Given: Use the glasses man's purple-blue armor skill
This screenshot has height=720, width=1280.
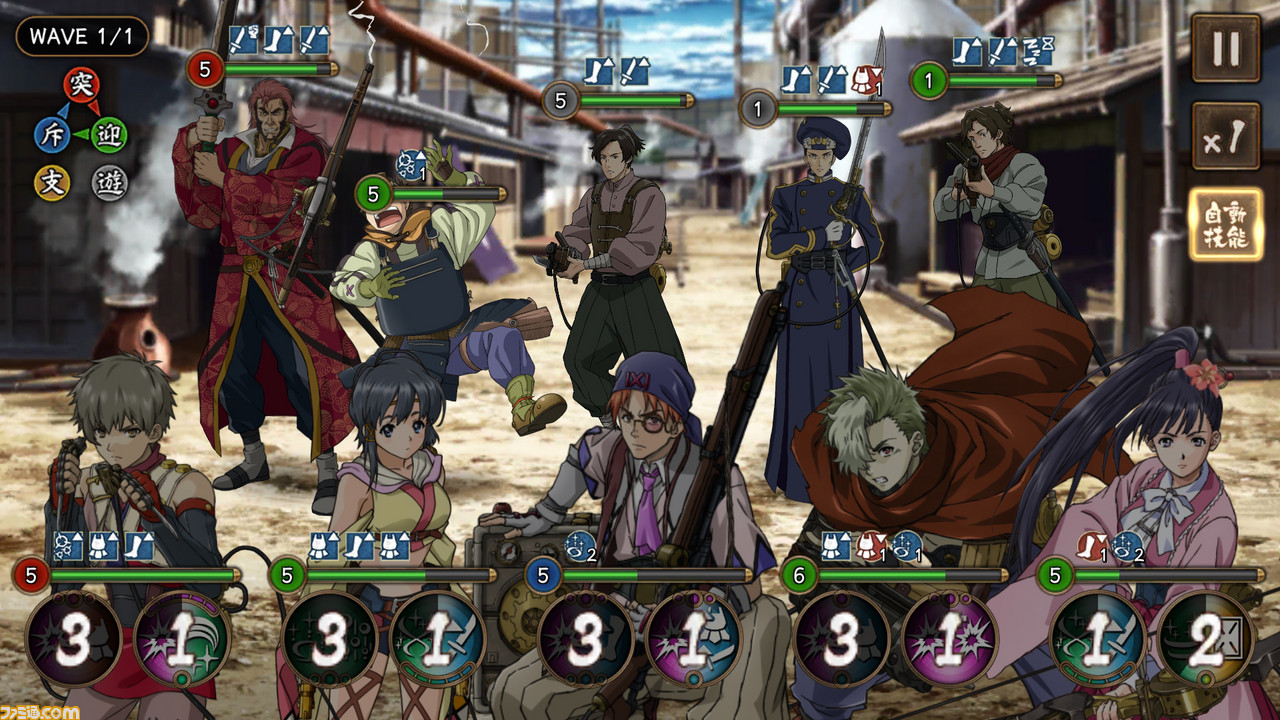Looking at the screenshot, I should pyautogui.click(x=693, y=640).
